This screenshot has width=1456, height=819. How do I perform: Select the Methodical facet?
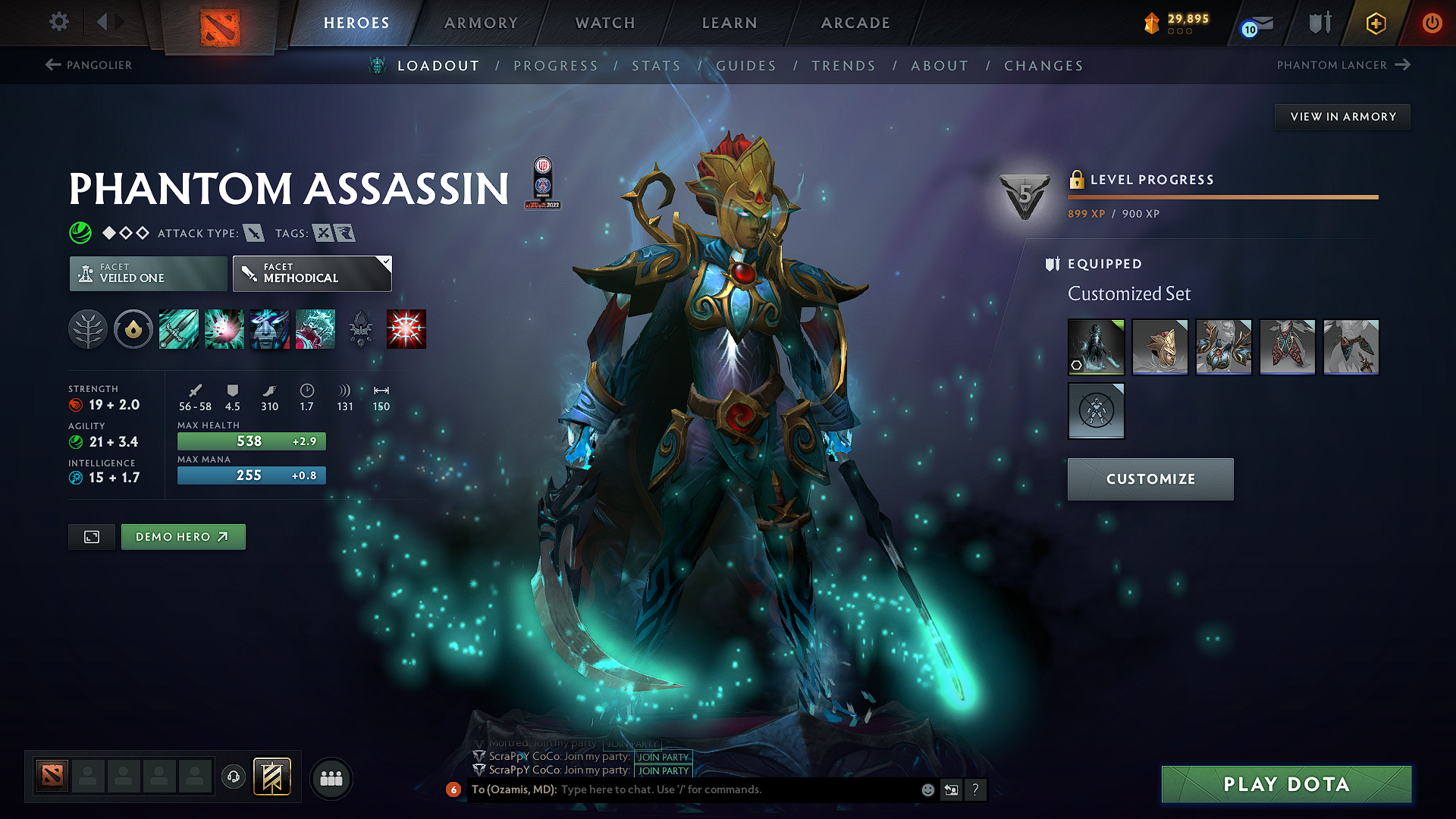click(x=312, y=273)
